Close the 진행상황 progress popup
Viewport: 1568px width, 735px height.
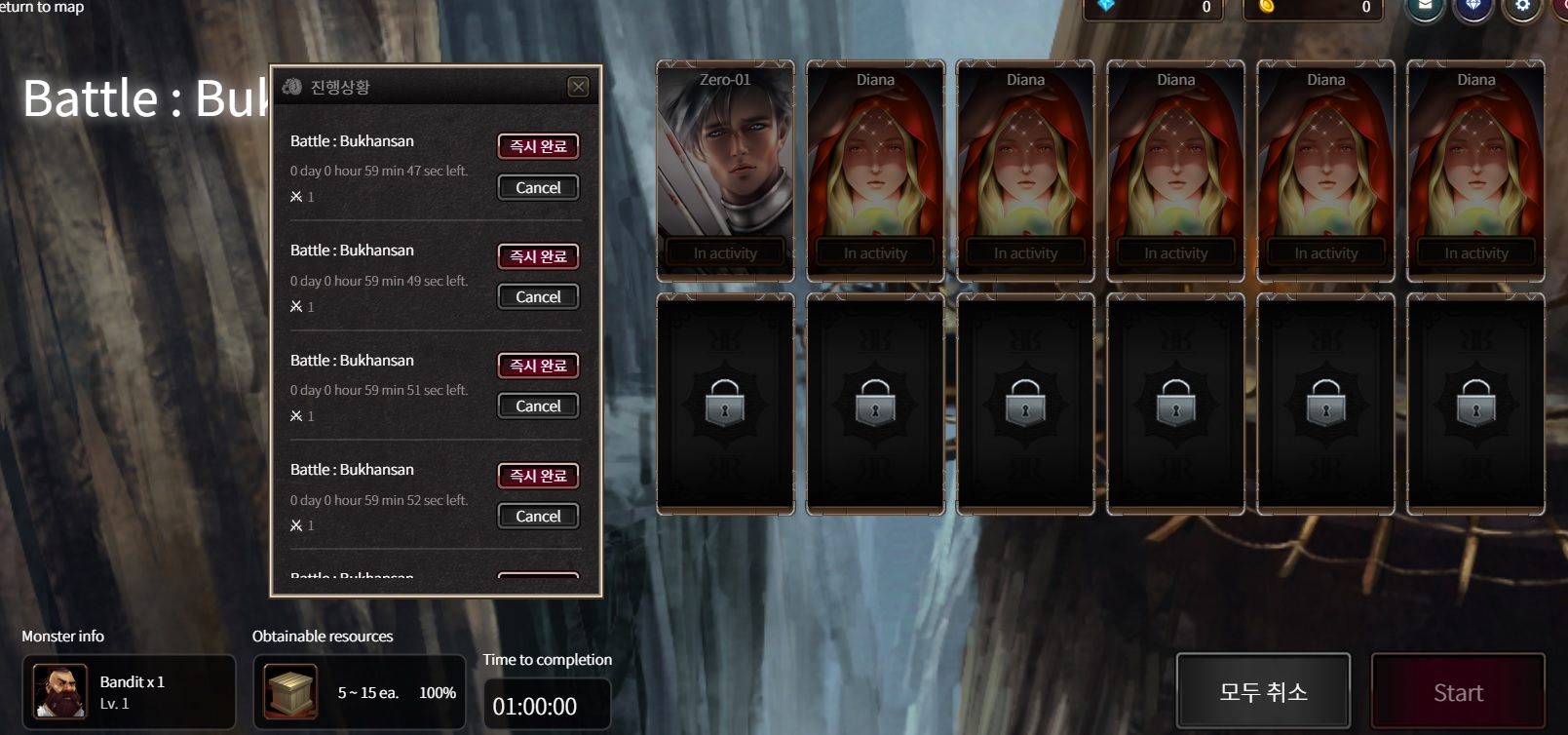click(578, 87)
